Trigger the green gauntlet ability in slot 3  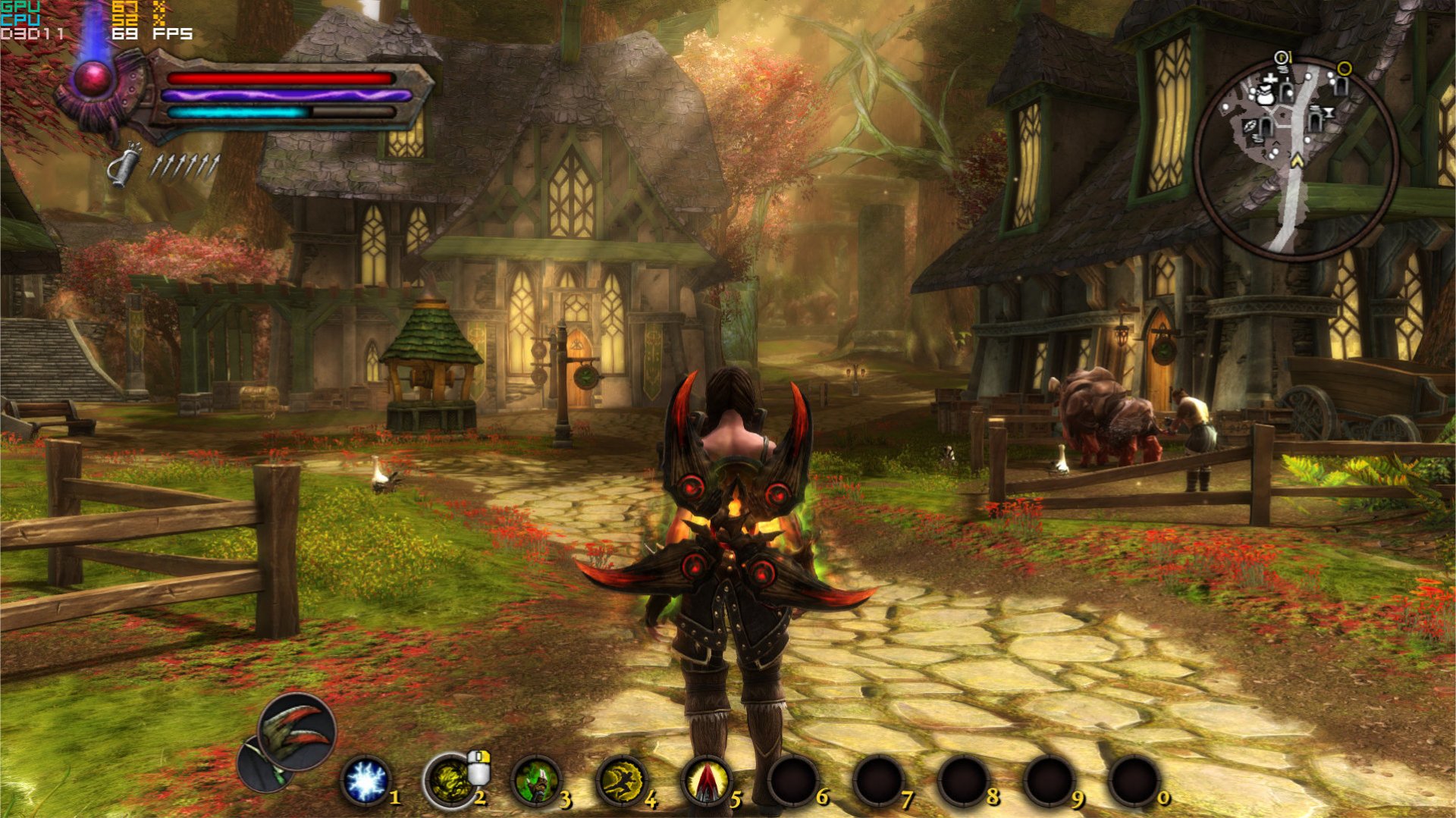[535, 782]
